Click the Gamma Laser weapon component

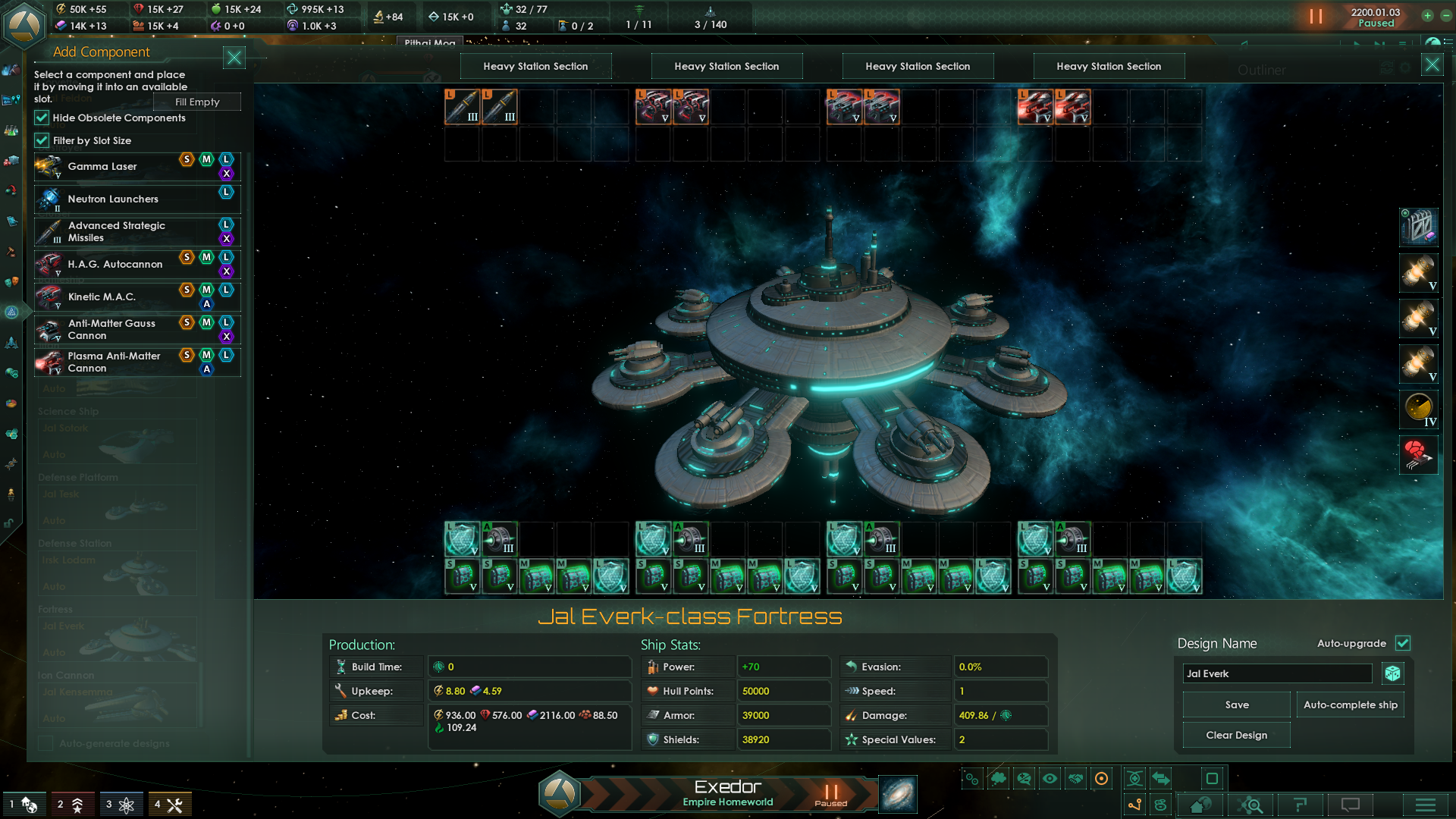click(102, 166)
